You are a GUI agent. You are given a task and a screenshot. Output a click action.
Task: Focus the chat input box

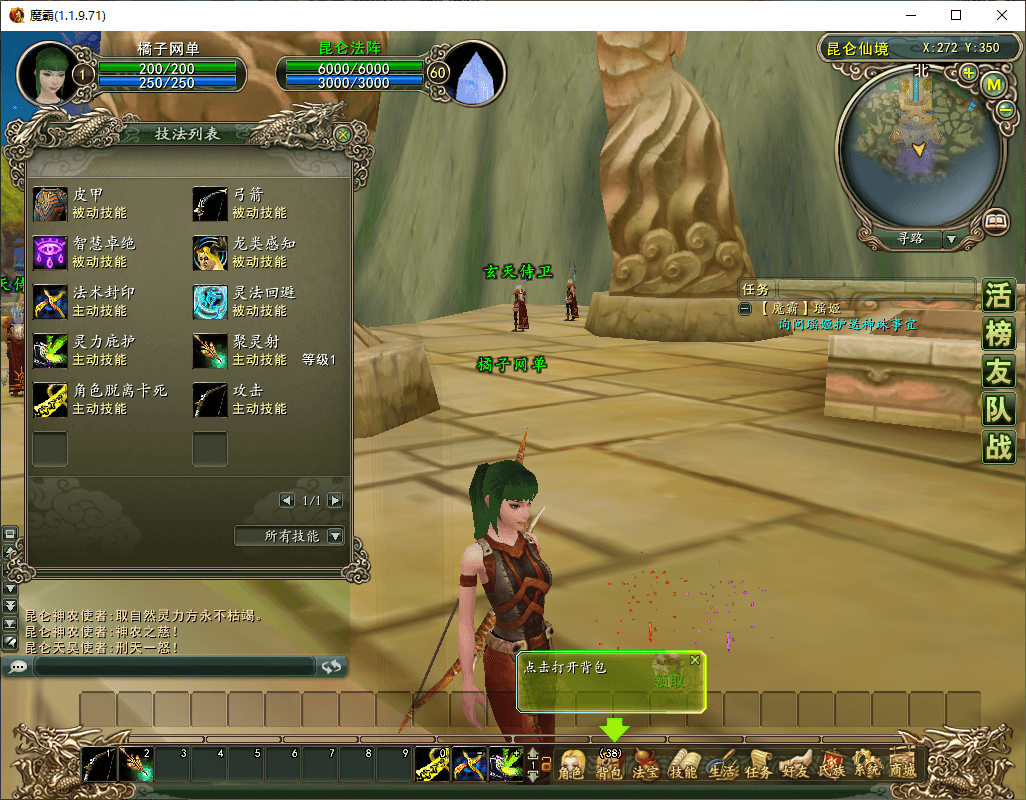175,666
